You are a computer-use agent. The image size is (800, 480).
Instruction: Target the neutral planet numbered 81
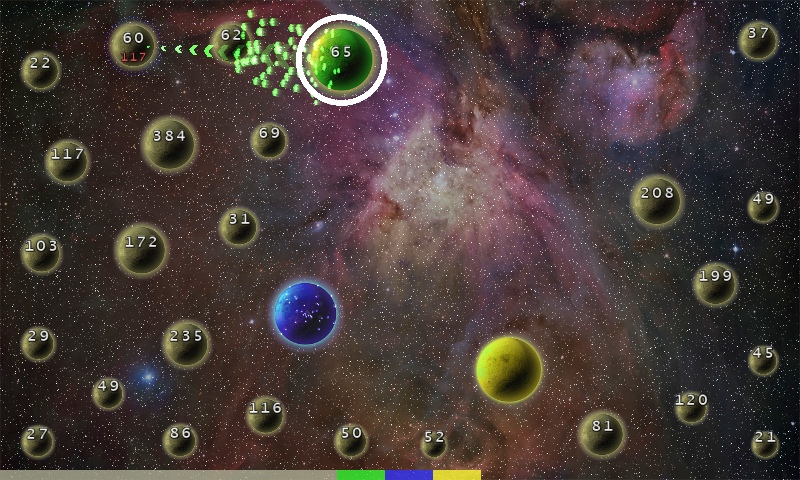602,433
